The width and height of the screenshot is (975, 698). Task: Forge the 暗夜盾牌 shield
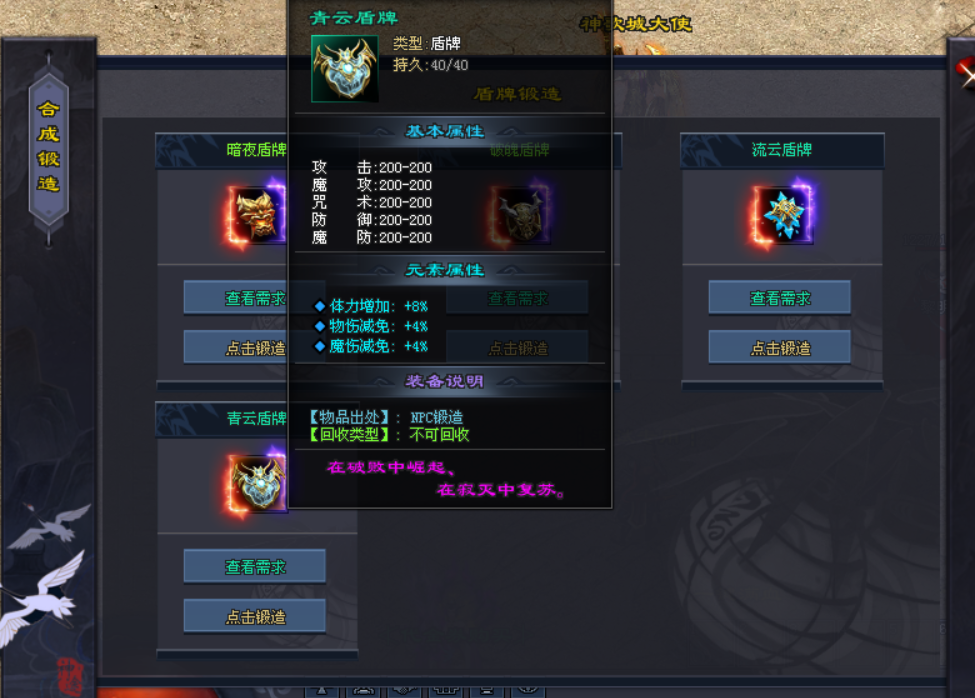point(236,348)
